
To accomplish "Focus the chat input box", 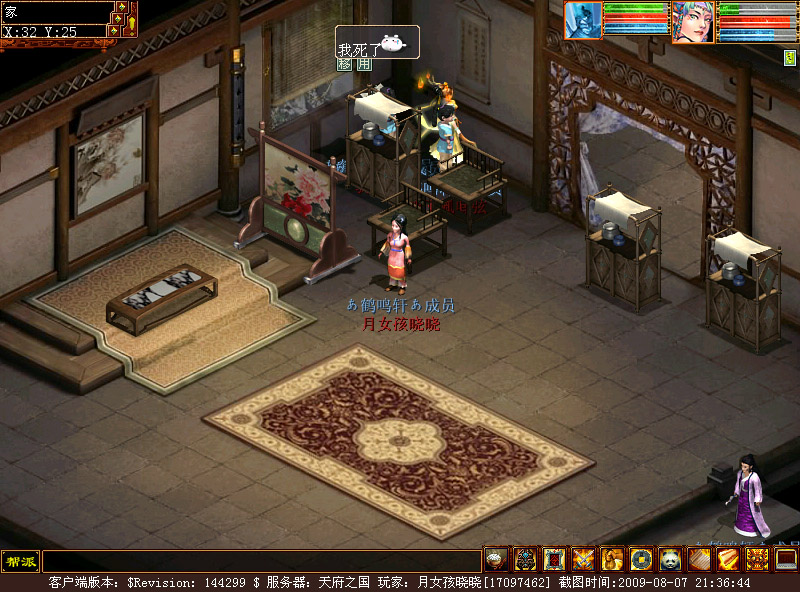I will pos(260,561).
